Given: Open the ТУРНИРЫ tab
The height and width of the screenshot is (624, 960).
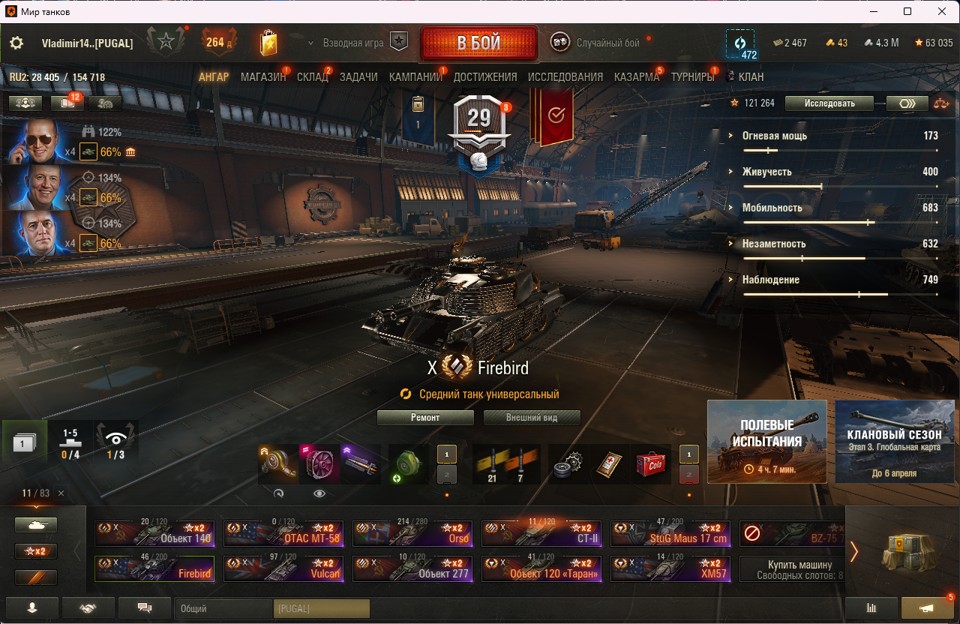Looking at the screenshot, I should coord(692,77).
